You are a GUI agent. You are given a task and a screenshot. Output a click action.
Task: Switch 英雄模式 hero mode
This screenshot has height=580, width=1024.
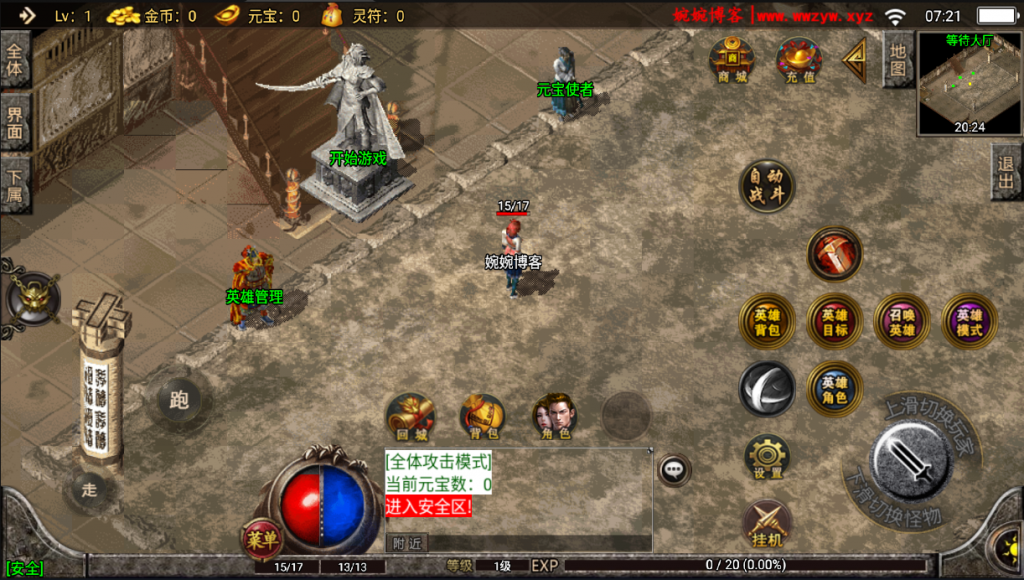pyautogui.click(x=969, y=321)
